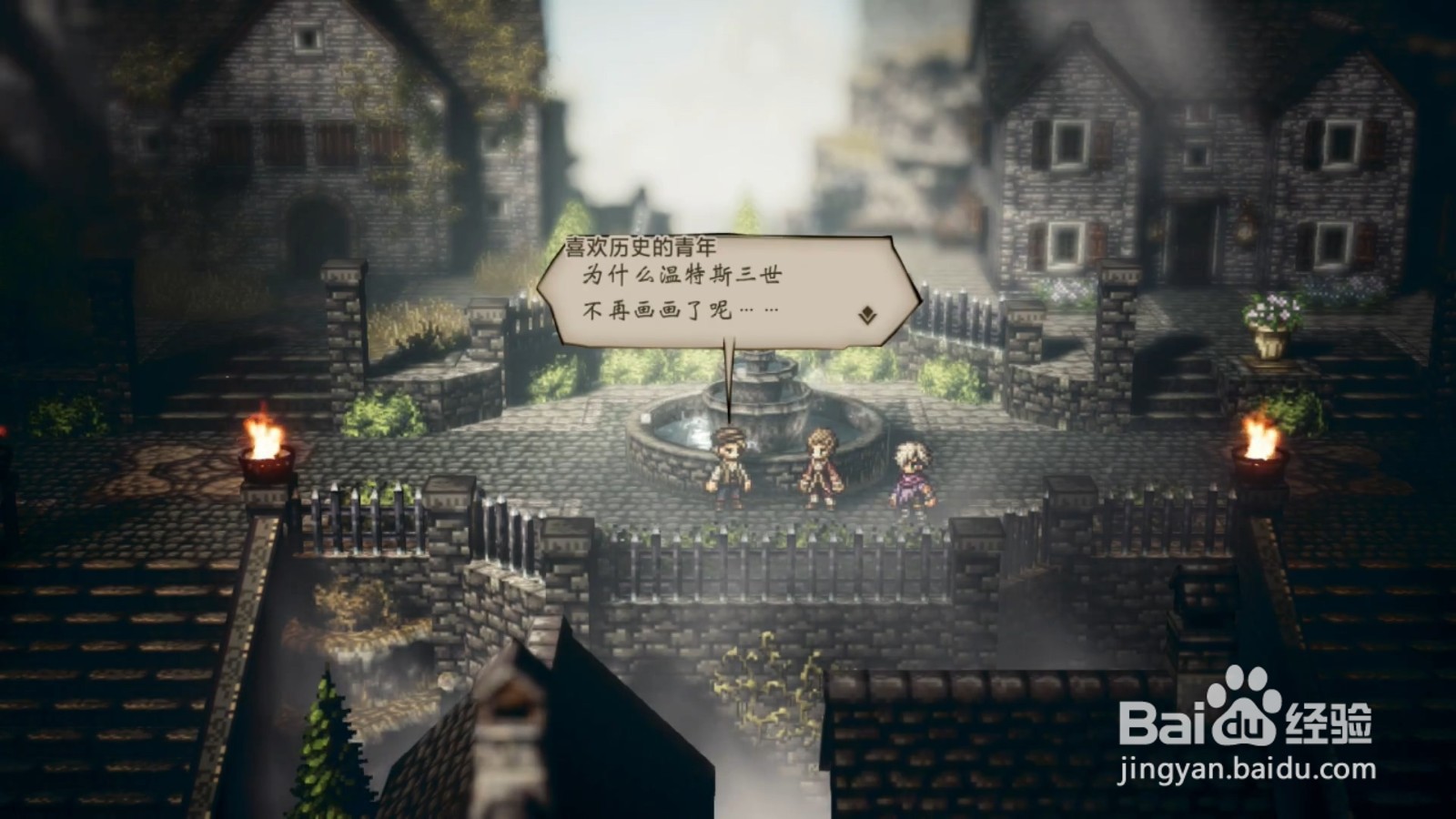Toggle the dialogue box visibility
This screenshot has height=819, width=1456.
(x=728, y=291)
